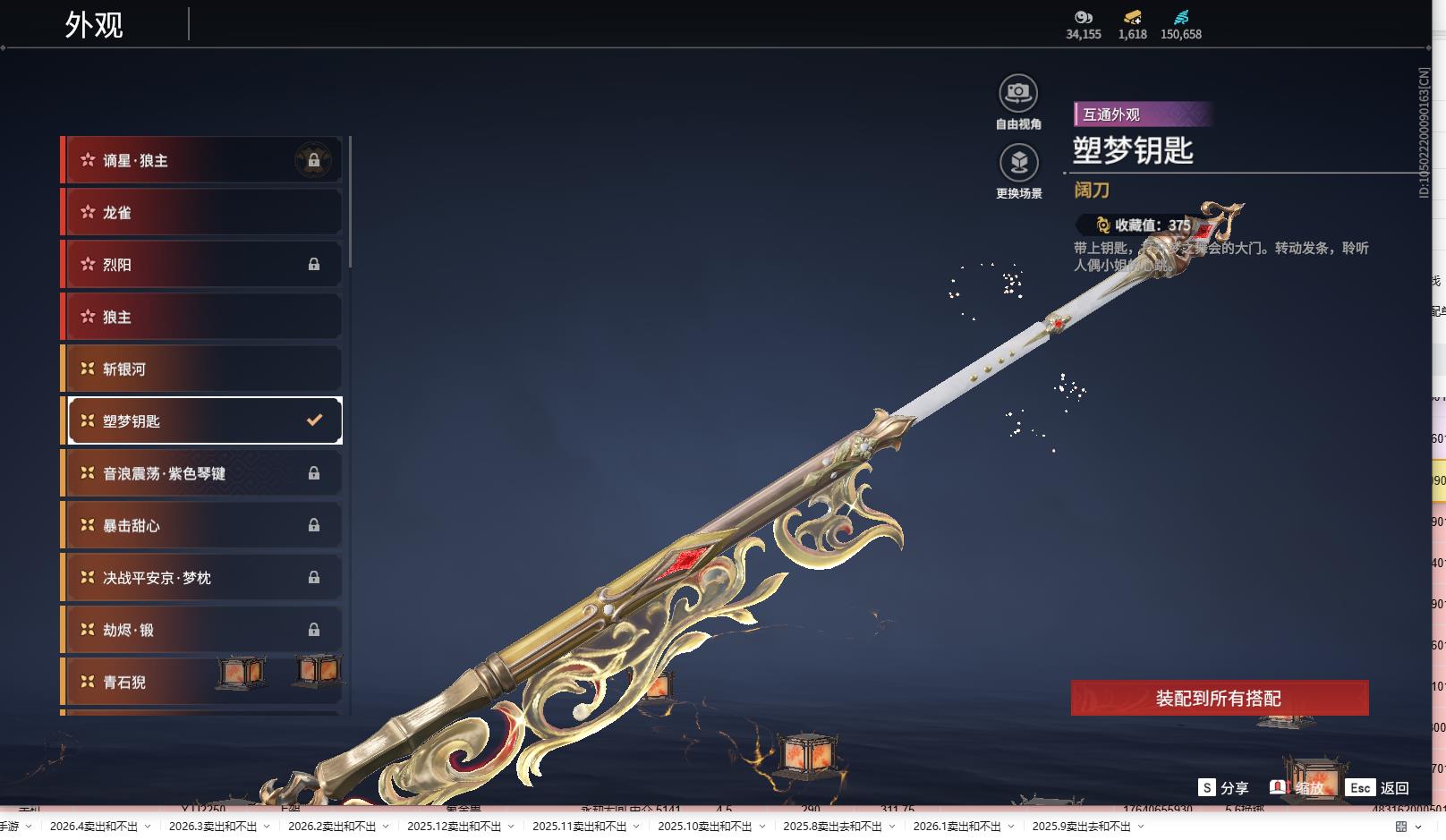Click the equipped 塑梦钥匙 skin
The height and width of the screenshot is (840, 1446).
[202, 420]
